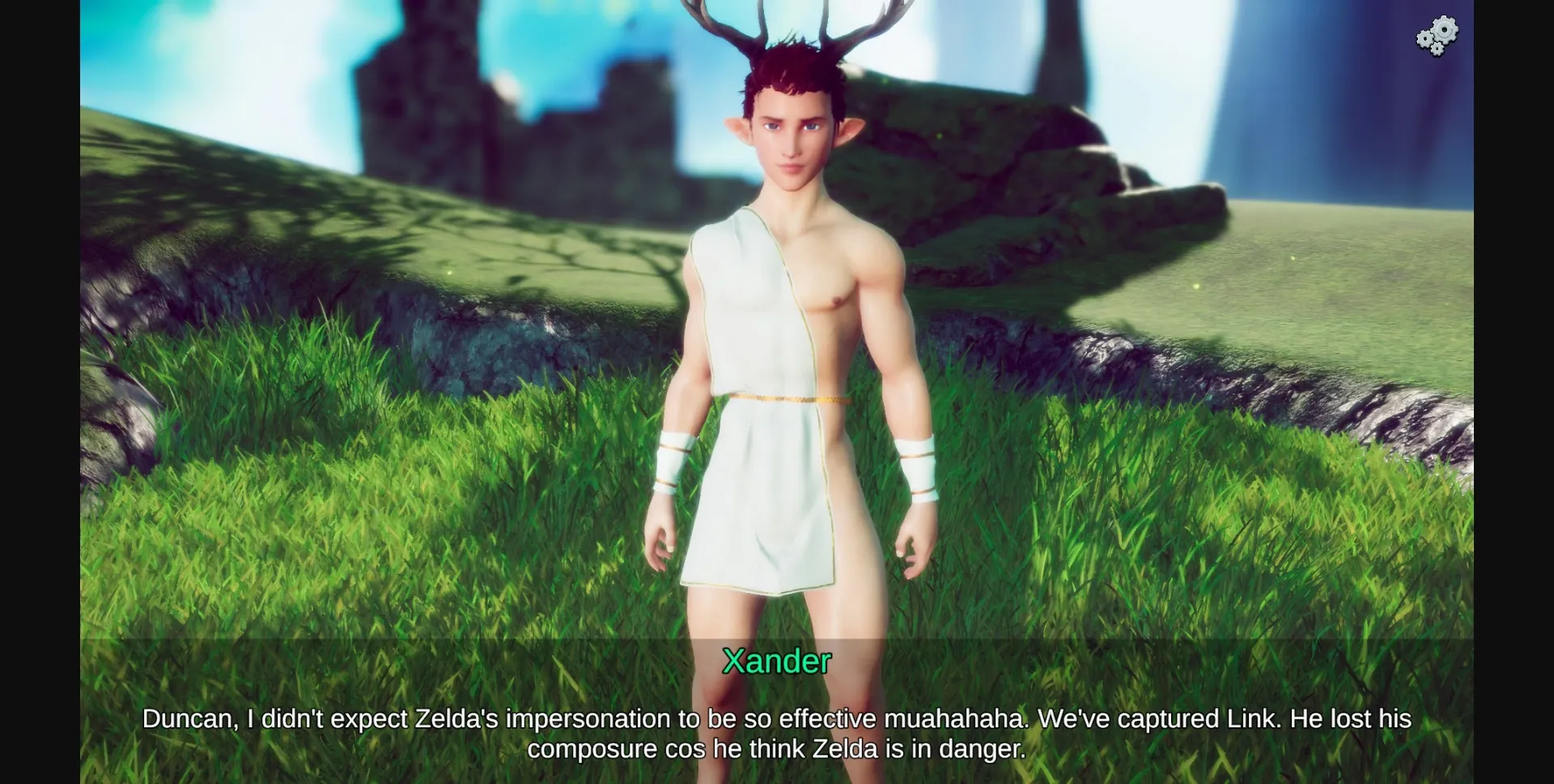Click the Xander name label
This screenshot has height=784, width=1554.
(x=776, y=663)
